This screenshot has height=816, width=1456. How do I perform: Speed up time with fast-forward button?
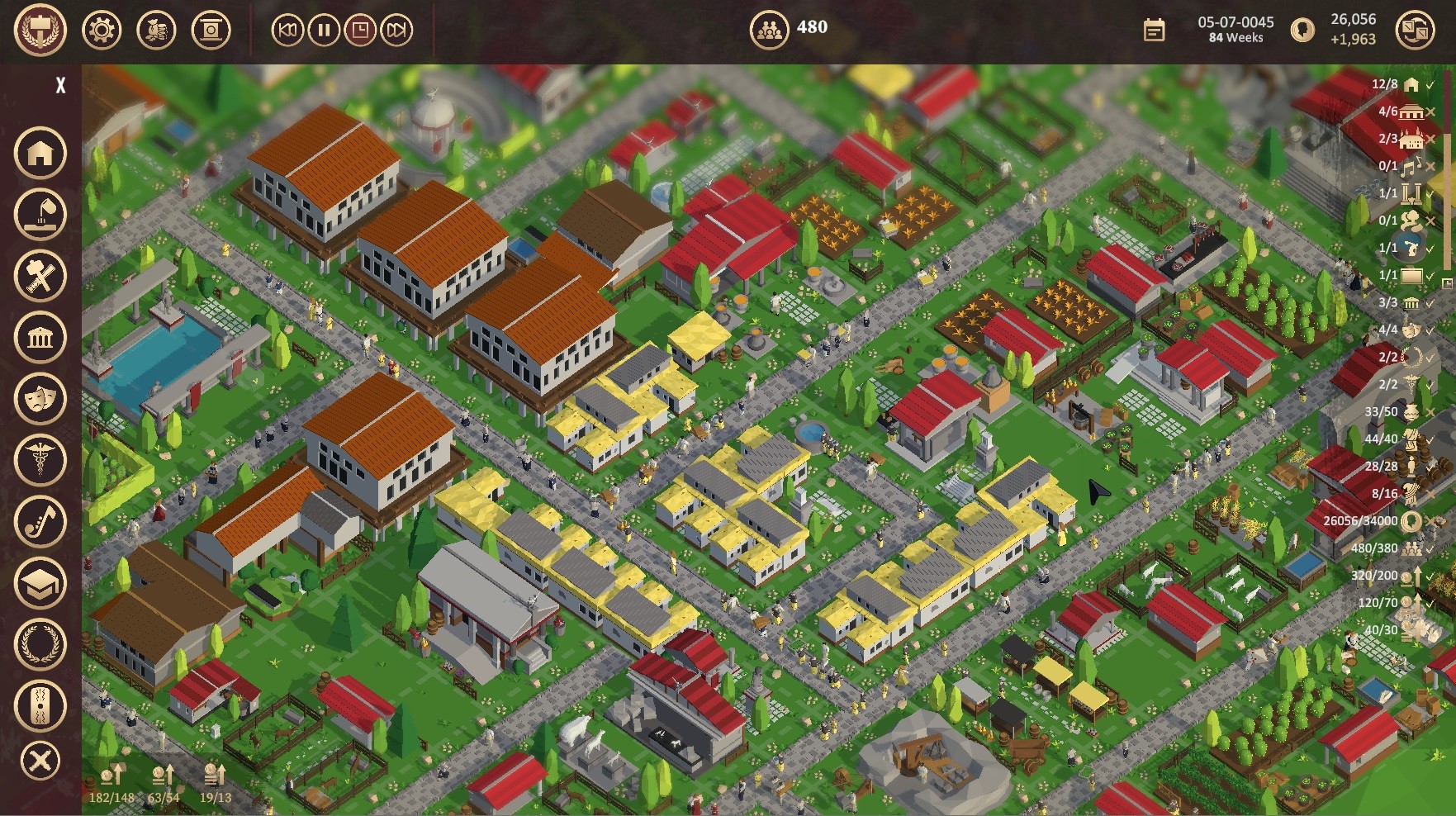(x=396, y=31)
